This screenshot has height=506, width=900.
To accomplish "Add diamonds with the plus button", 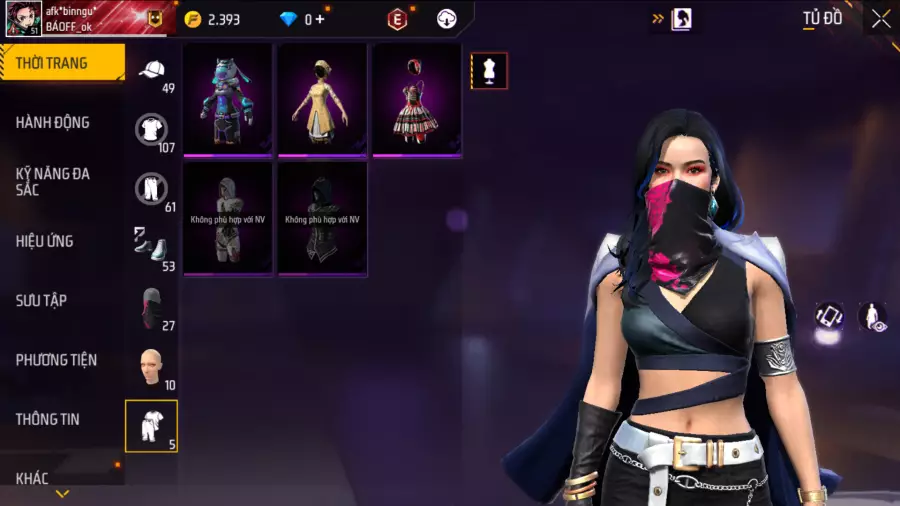I will click(x=320, y=19).
